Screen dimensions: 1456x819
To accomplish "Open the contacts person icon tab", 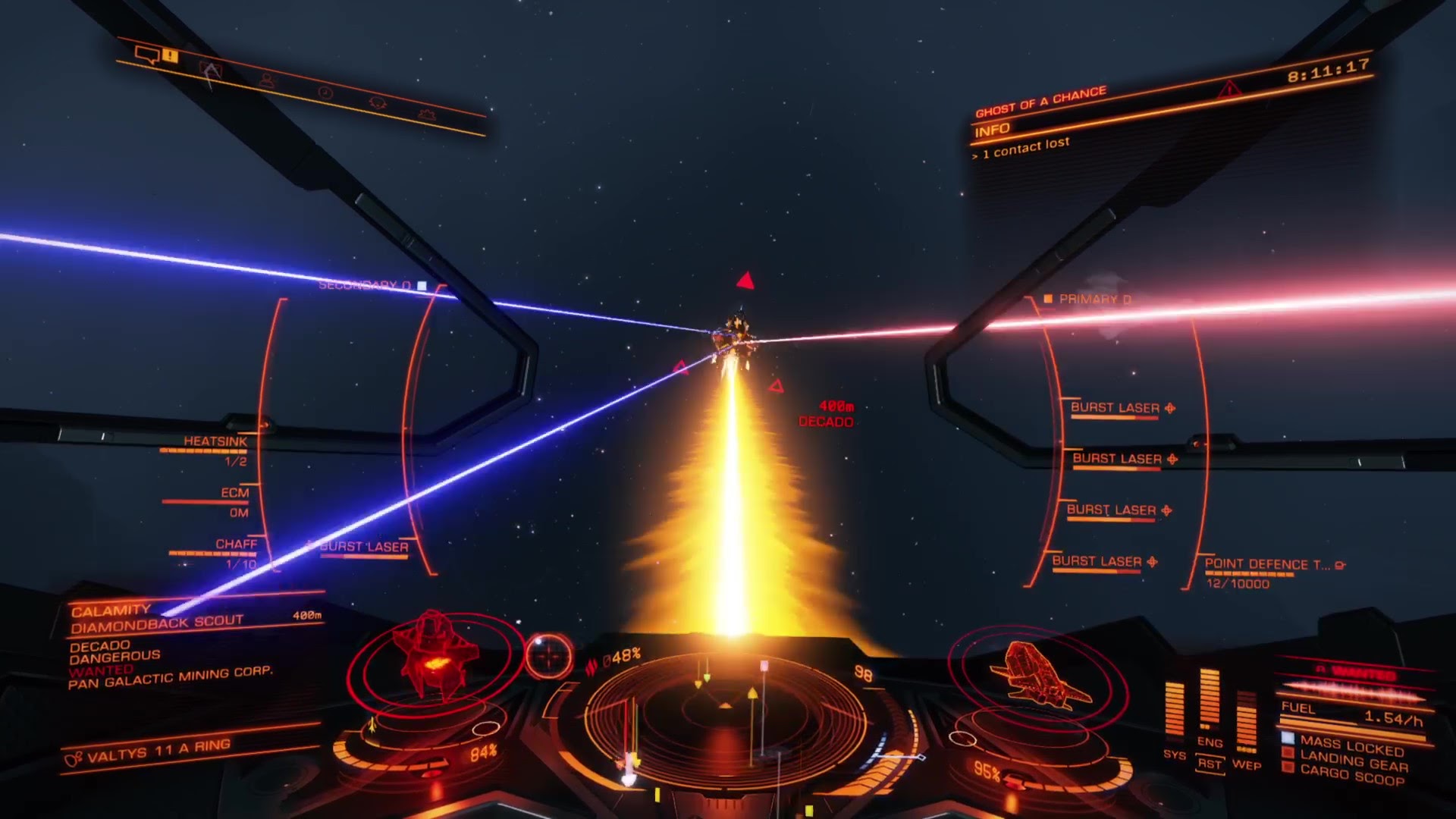I will coord(266,80).
